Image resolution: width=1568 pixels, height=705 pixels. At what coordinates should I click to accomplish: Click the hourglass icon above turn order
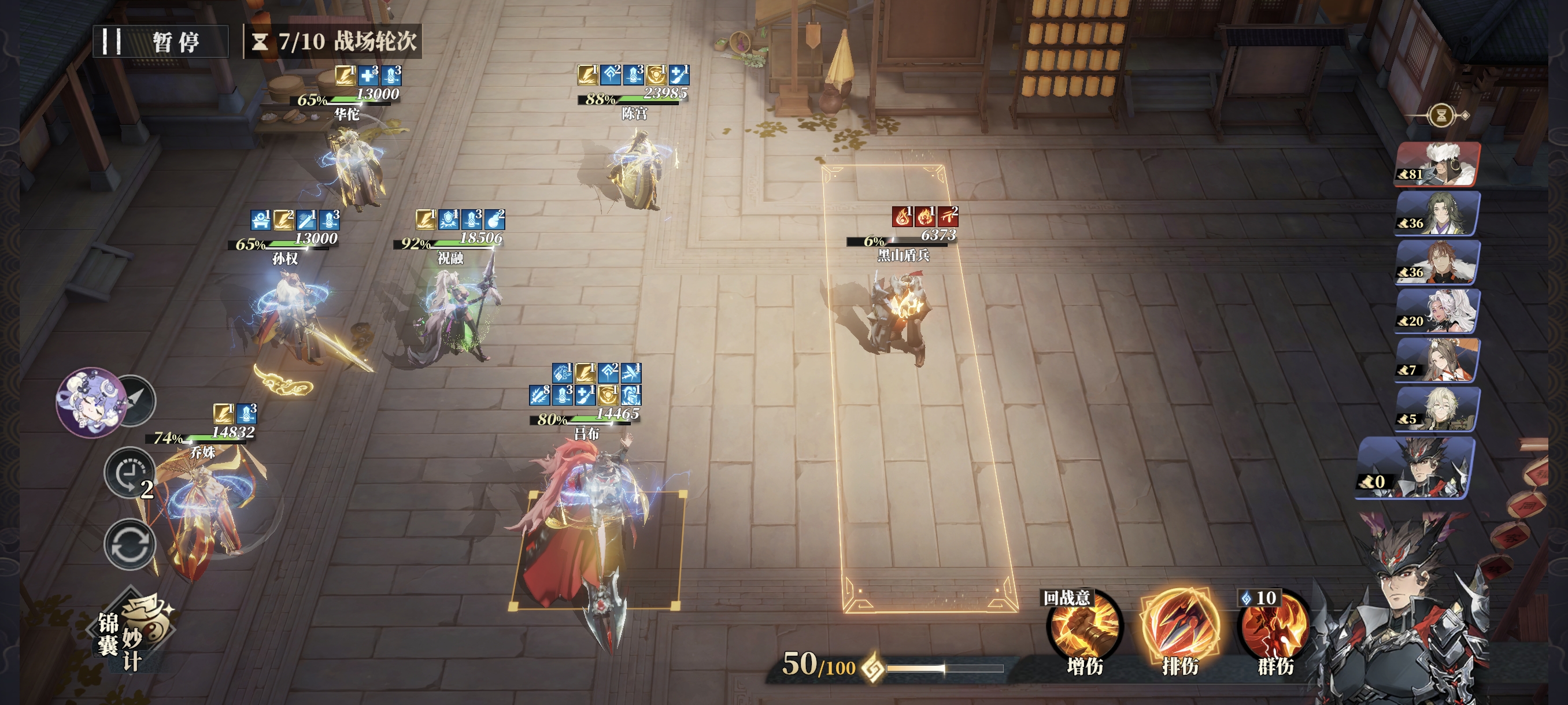(x=1441, y=115)
